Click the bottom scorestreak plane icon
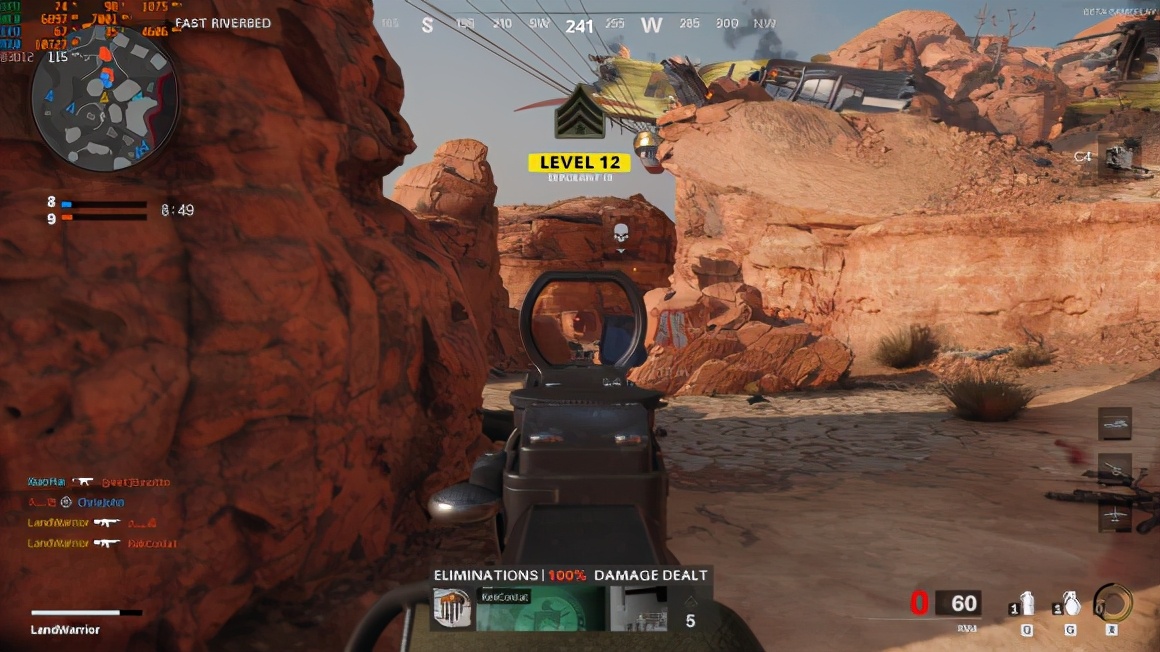This screenshot has height=652, width=1160. pyautogui.click(x=1115, y=514)
